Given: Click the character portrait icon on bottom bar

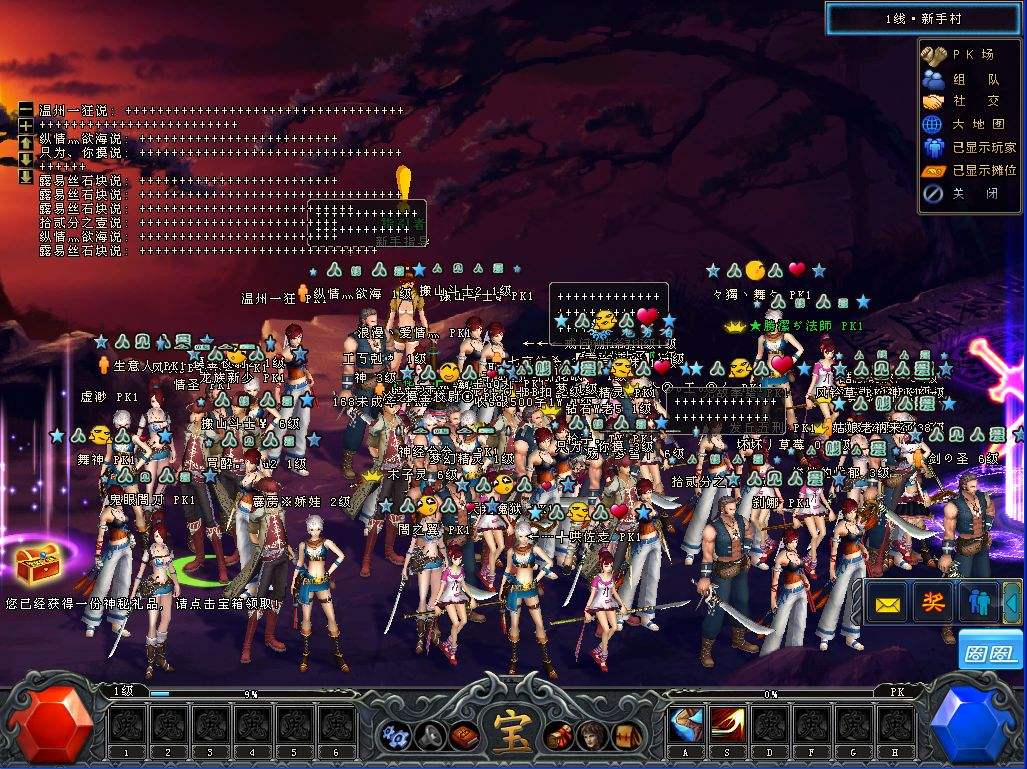Looking at the screenshot, I should (593, 736).
